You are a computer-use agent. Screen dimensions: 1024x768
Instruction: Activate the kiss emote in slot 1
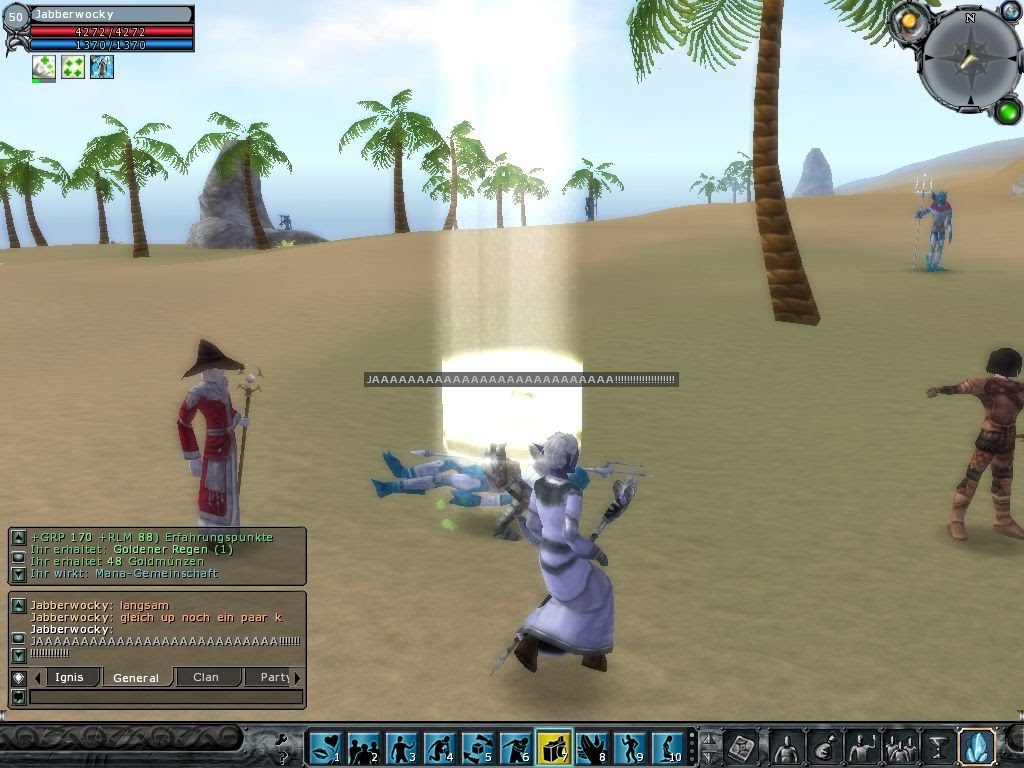coord(325,747)
